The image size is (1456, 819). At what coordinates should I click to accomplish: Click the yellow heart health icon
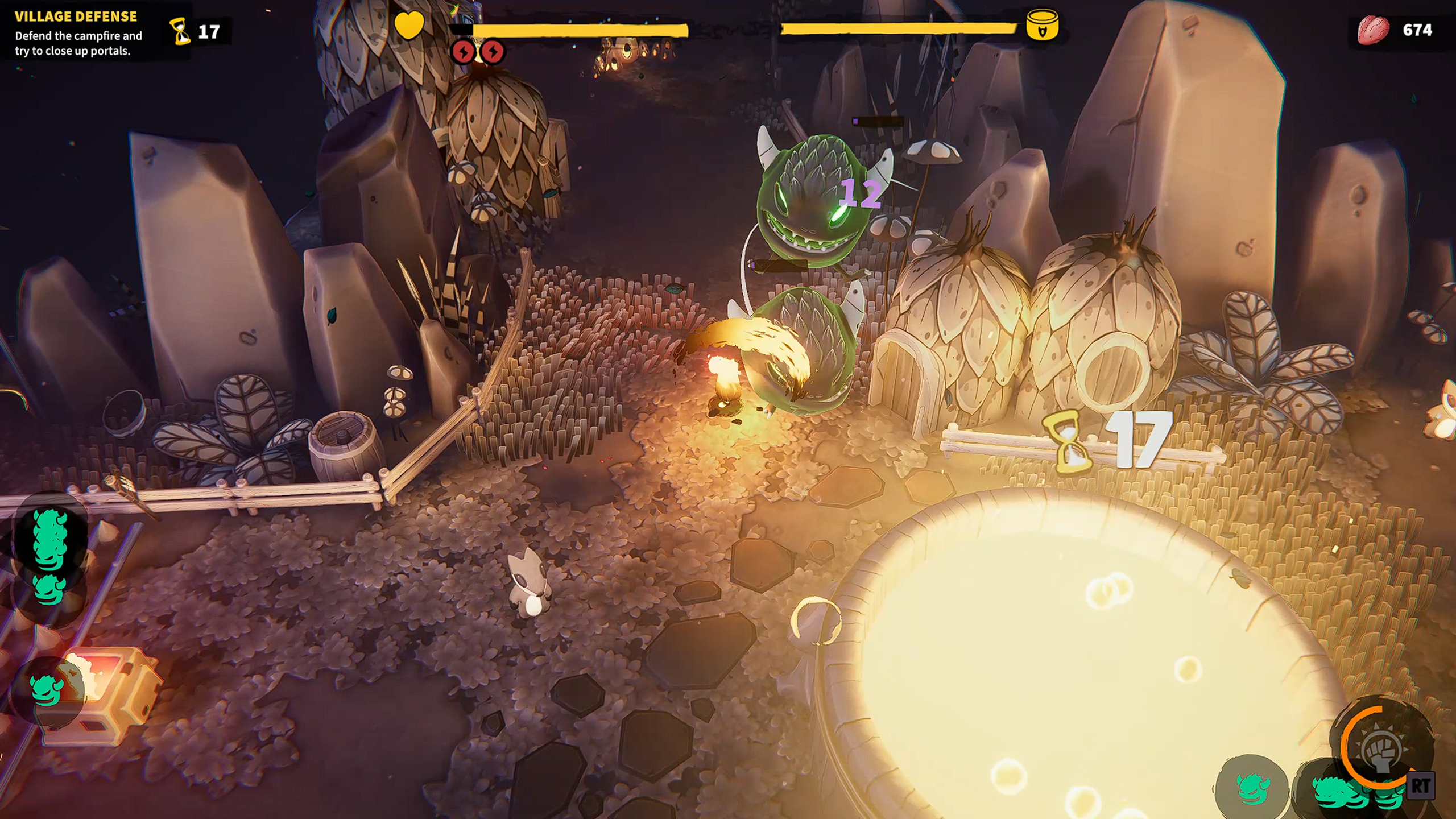(x=409, y=26)
